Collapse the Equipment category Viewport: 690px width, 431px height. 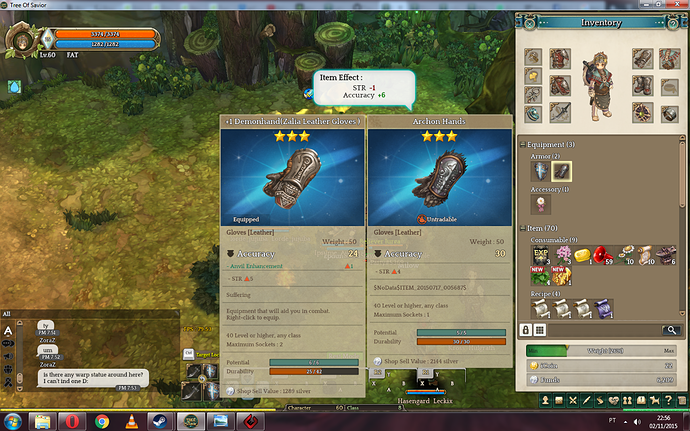pos(524,144)
